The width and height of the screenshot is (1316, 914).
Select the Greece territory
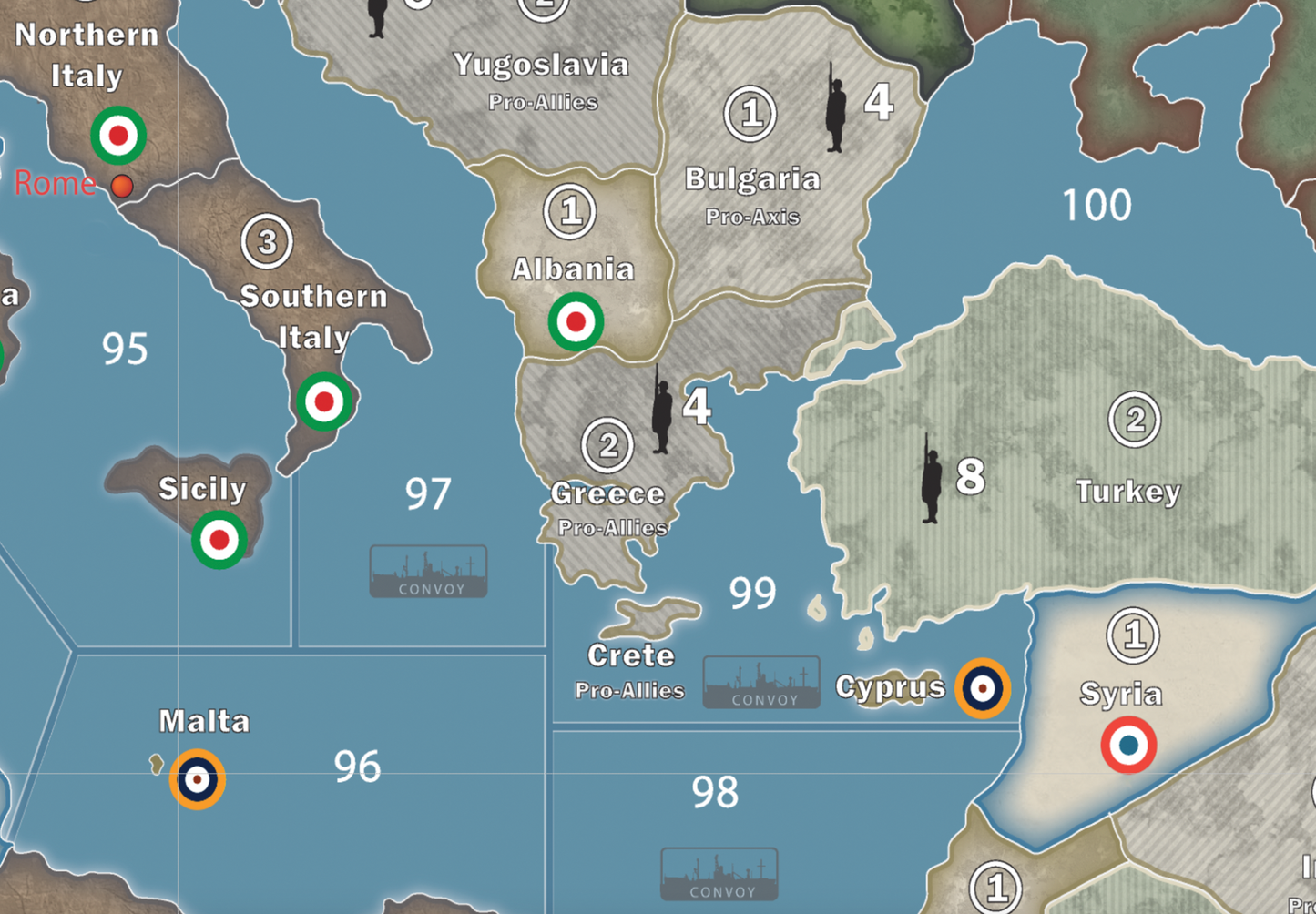point(607,493)
